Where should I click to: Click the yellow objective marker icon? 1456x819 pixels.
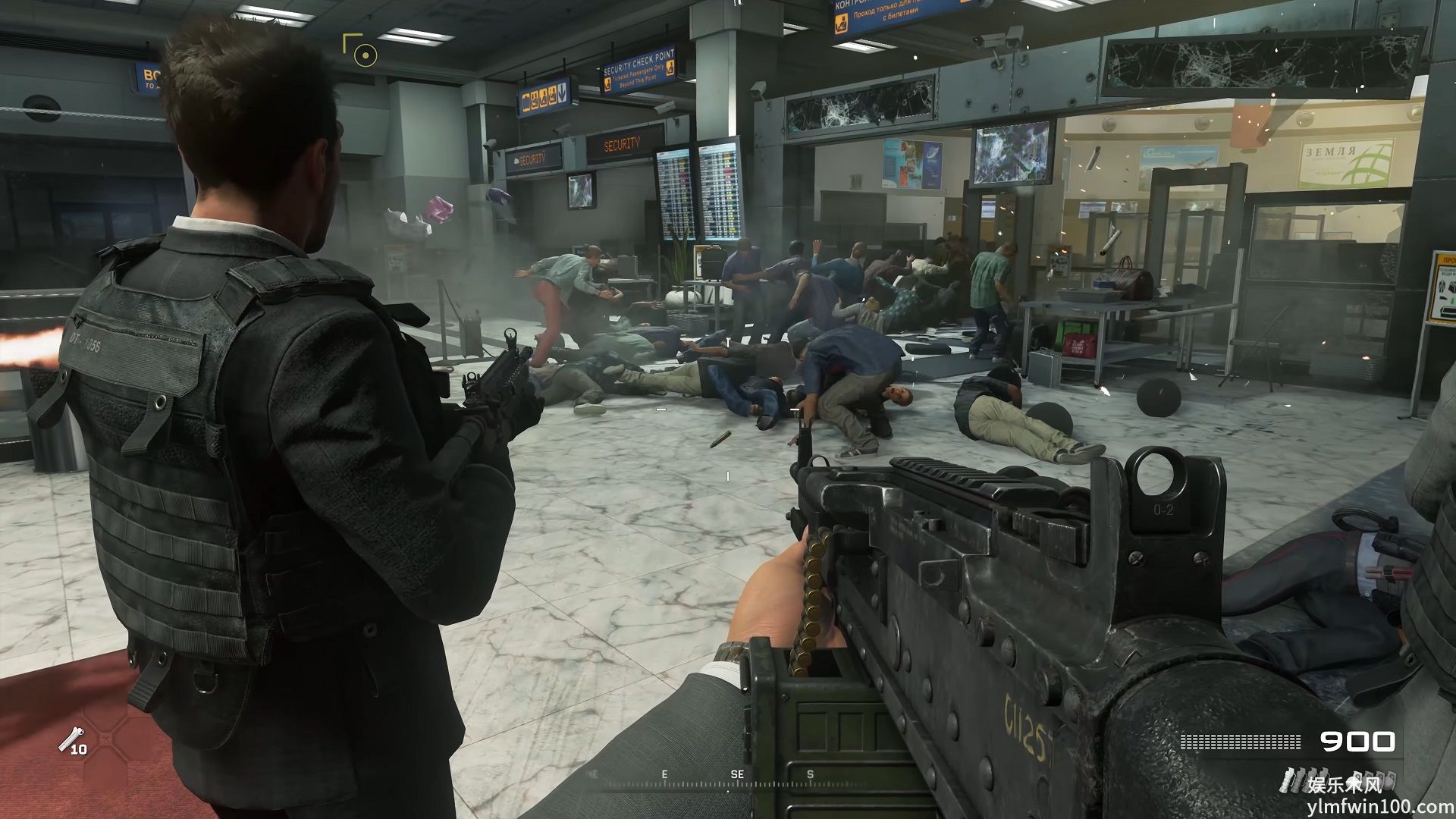365,54
